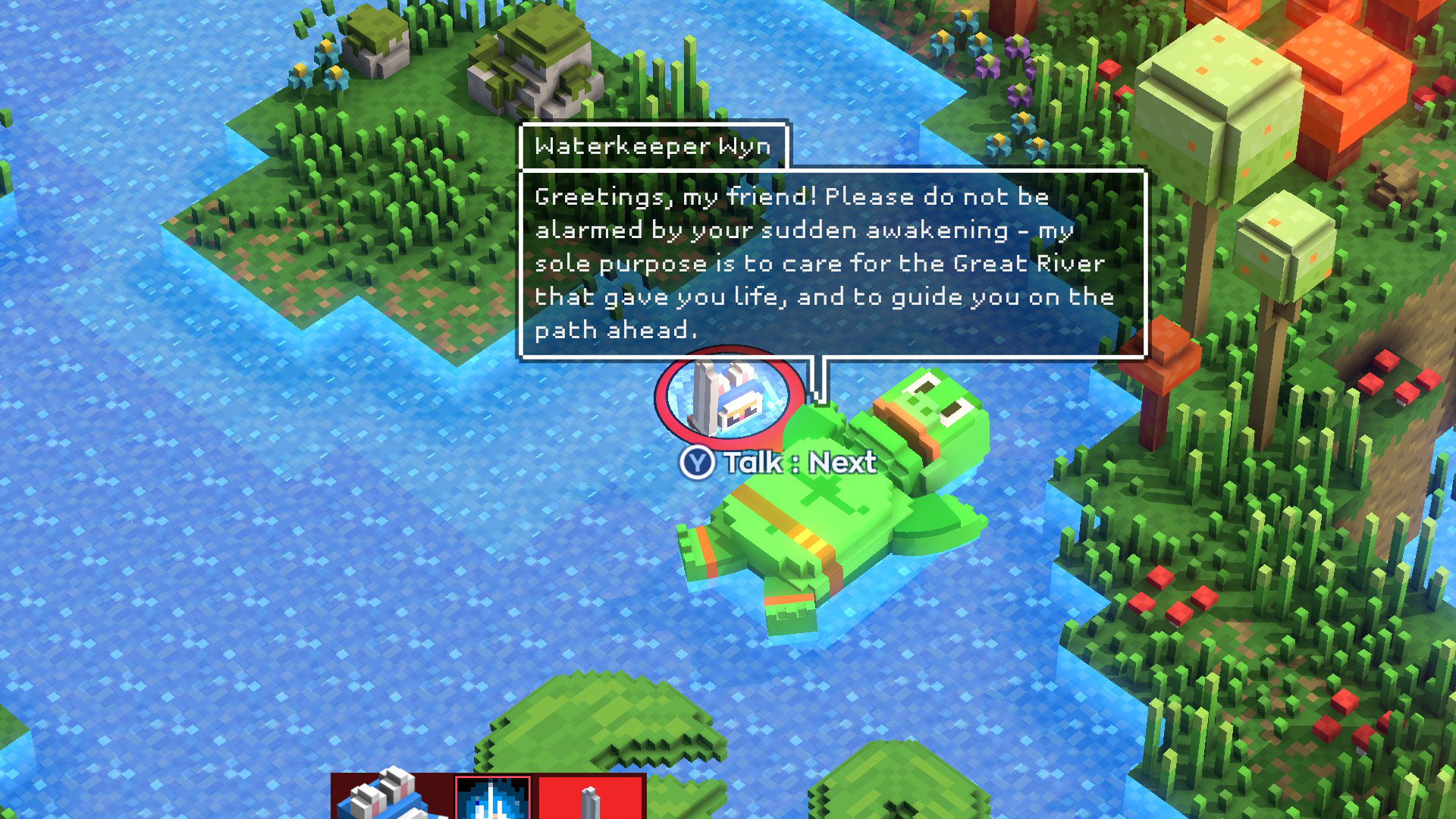Choose the red sword item slot

590,798
